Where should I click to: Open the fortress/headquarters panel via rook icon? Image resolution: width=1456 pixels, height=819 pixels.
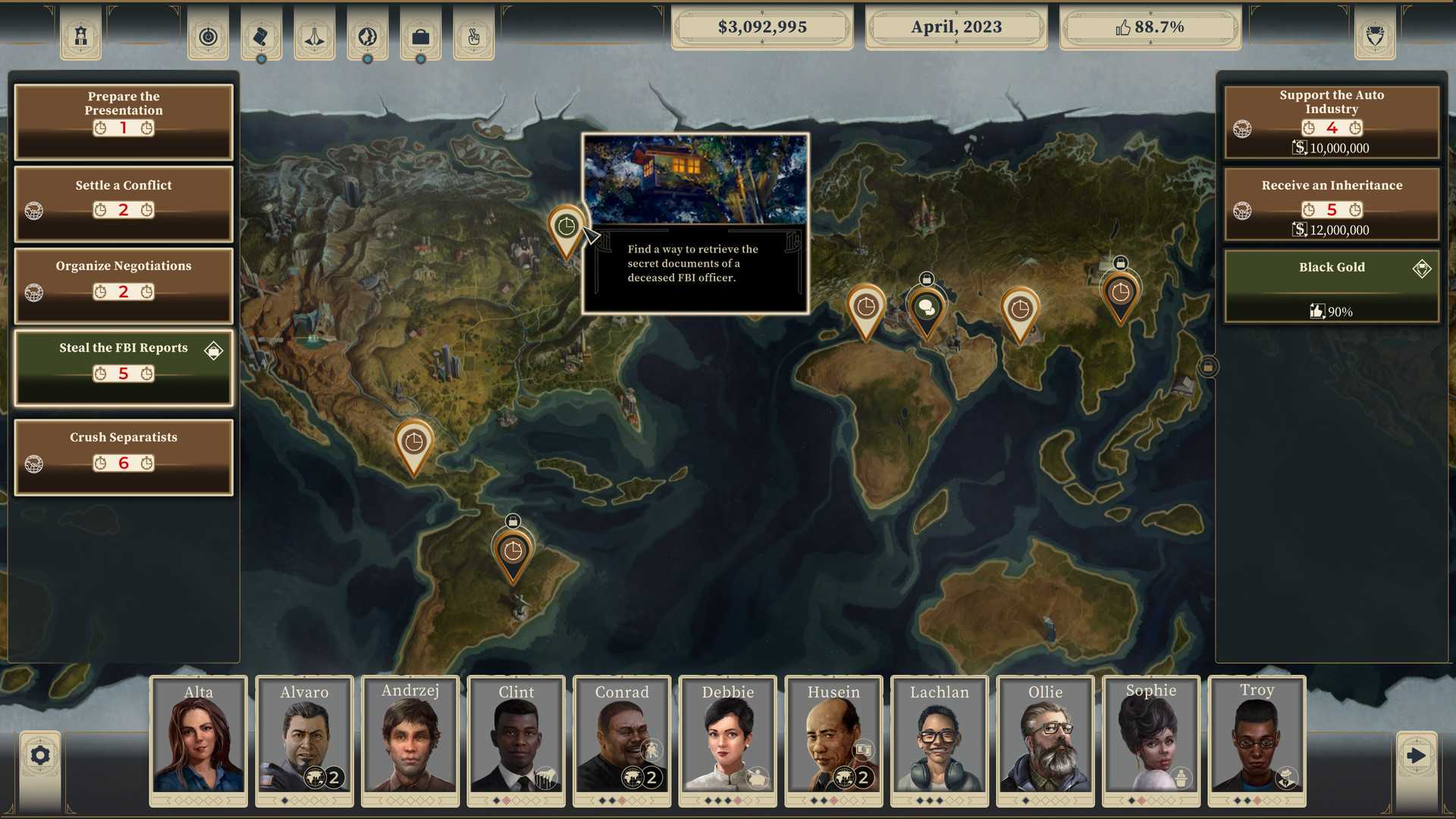pyautogui.click(x=80, y=36)
